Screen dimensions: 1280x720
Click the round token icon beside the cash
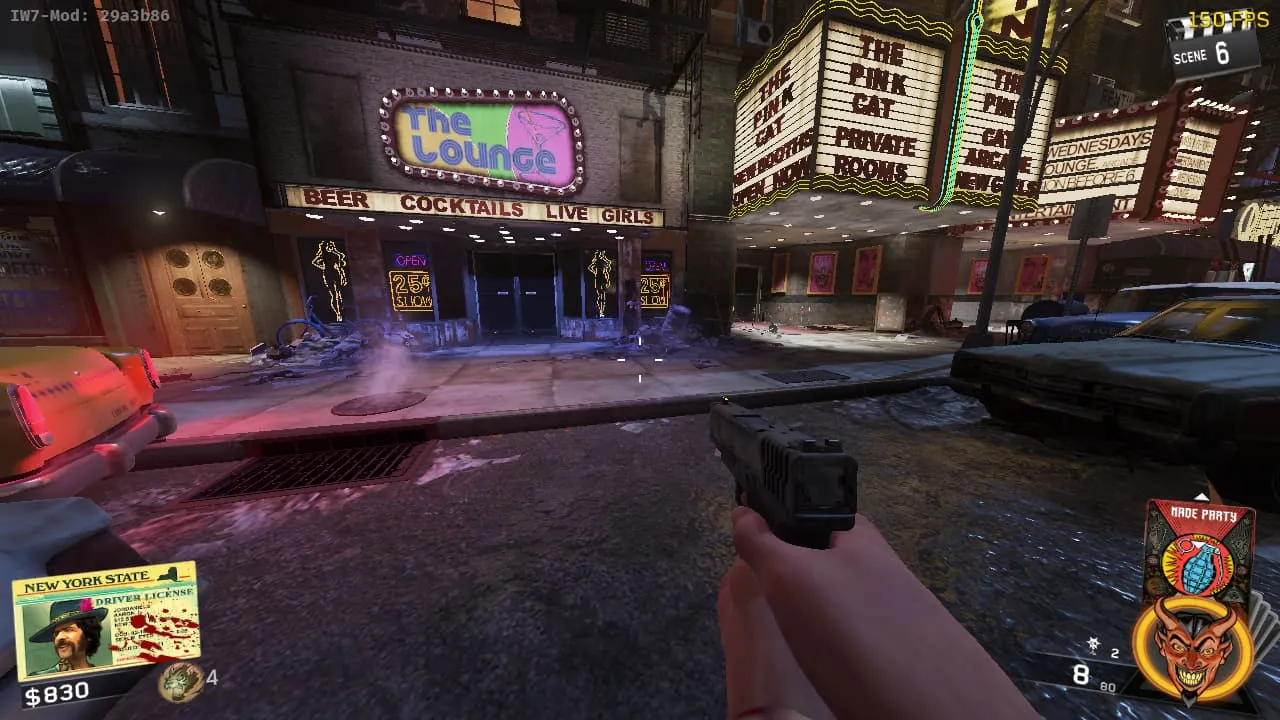tap(180, 680)
